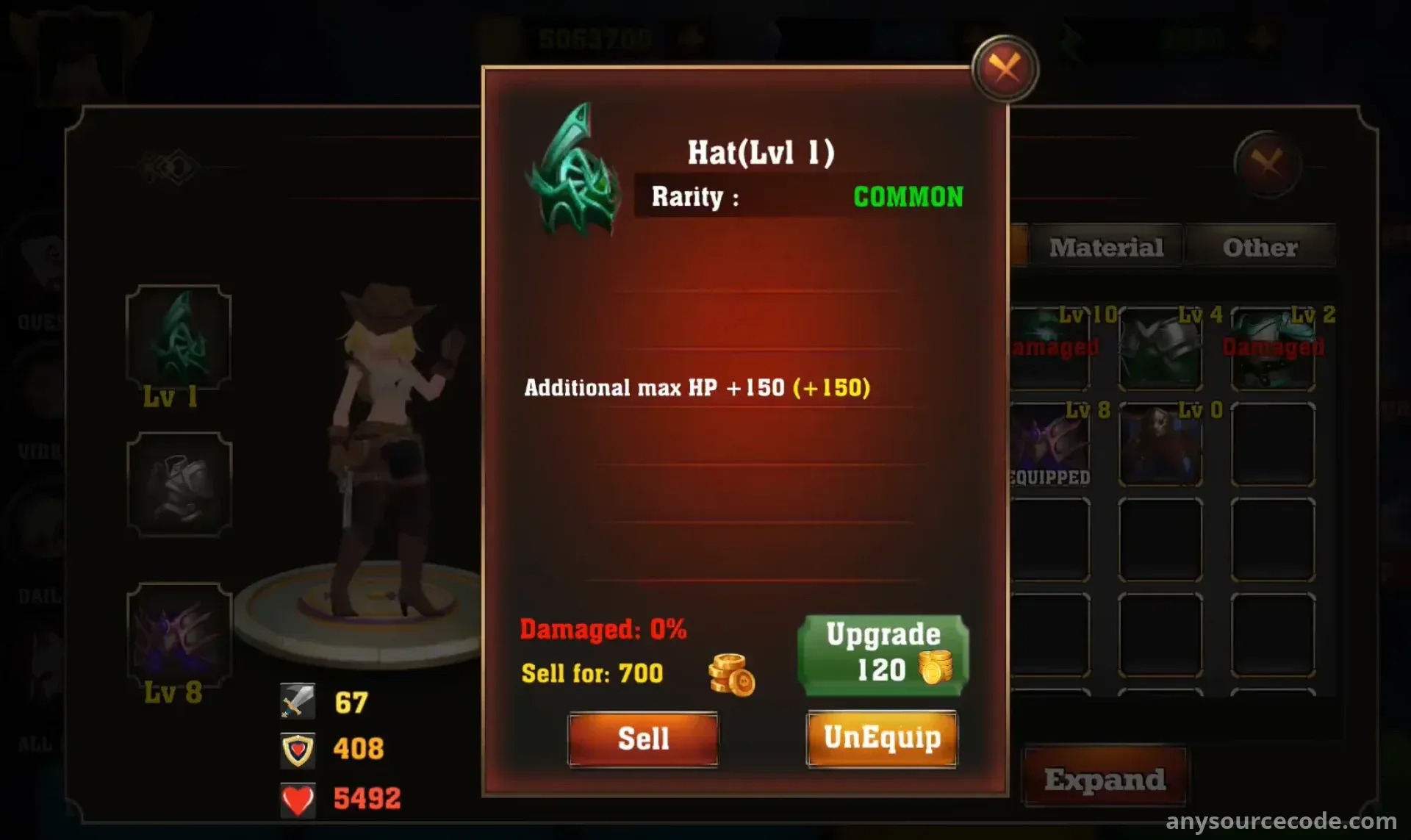The width and height of the screenshot is (1411, 840).
Task: Choose the damaged Lv 2 inventory item
Action: coord(1273,348)
